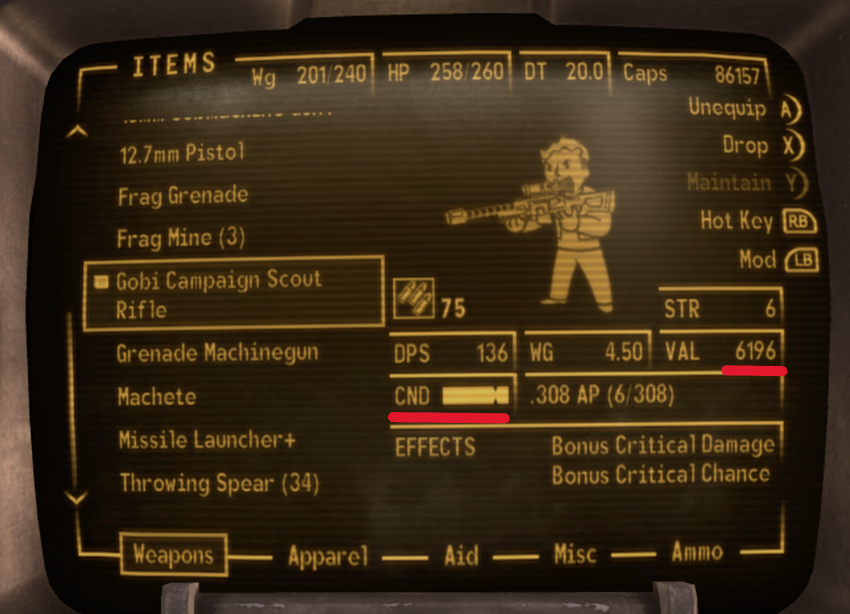Select the 12.7mm Pistol from the list
850x614 pixels.
(180, 153)
